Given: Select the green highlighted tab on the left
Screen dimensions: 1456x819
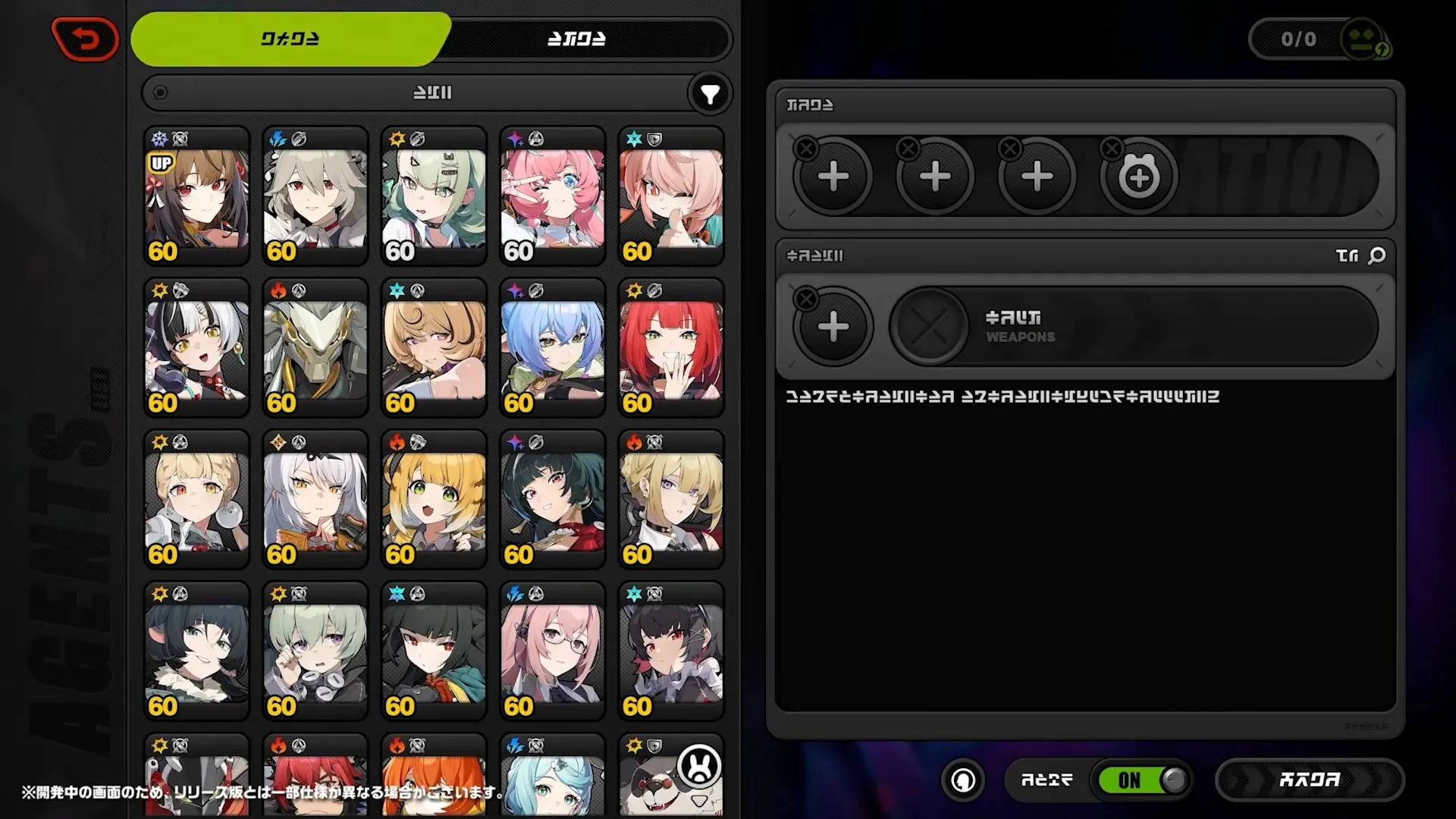Looking at the screenshot, I should pyautogui.click(x=287, y=39).
